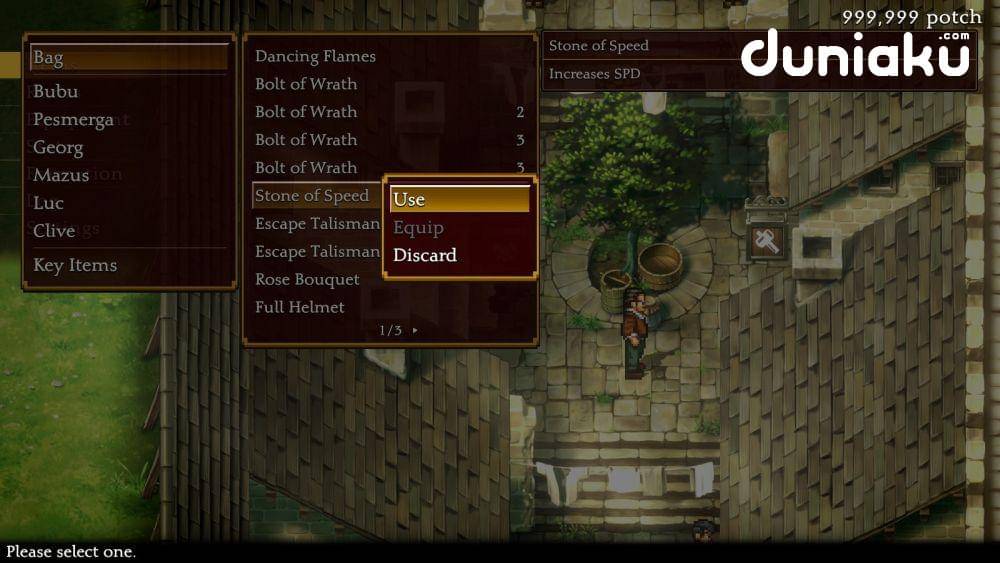Choose Use in the item popup
The height and width of the screenshot is (563, 1000).
[459, 199]
